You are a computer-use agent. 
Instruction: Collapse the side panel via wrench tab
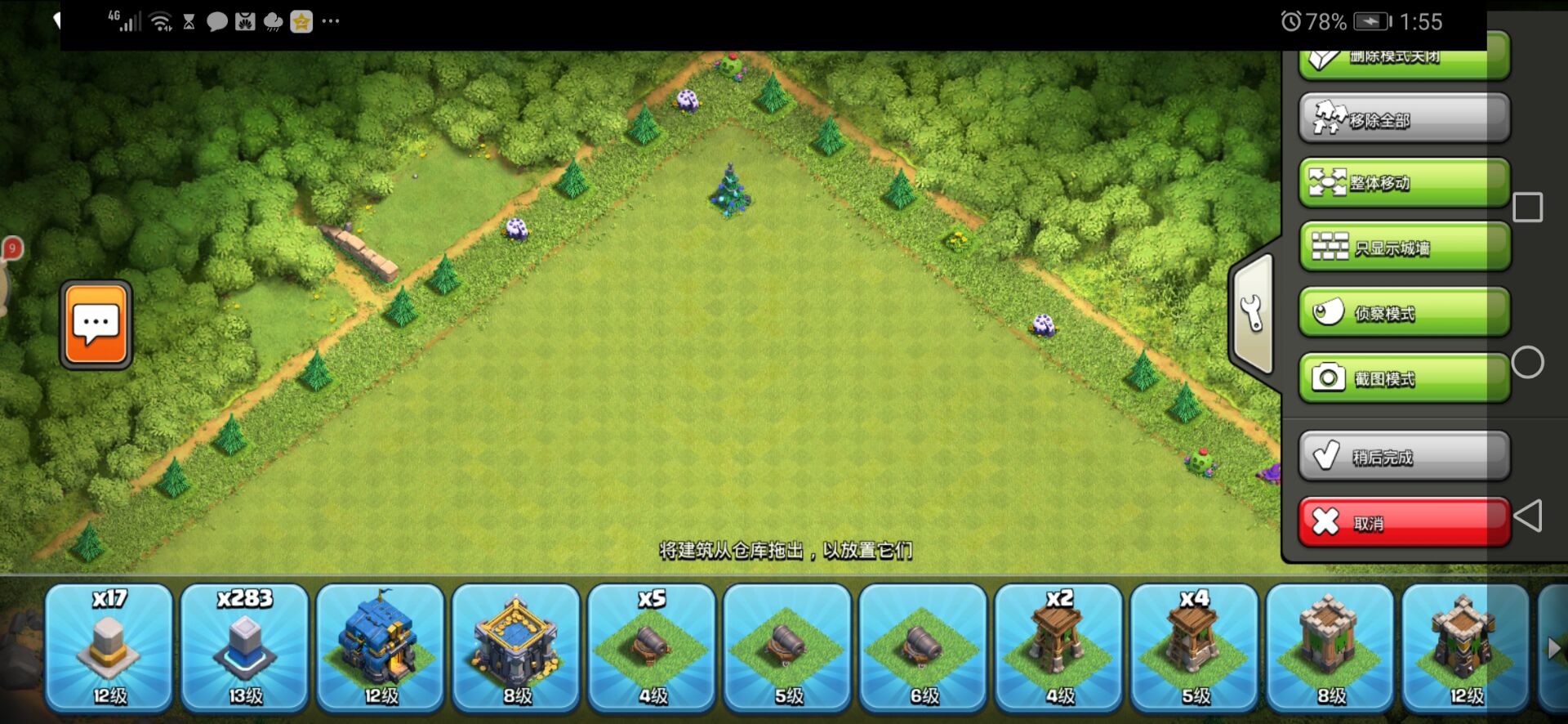[1252, 314]
